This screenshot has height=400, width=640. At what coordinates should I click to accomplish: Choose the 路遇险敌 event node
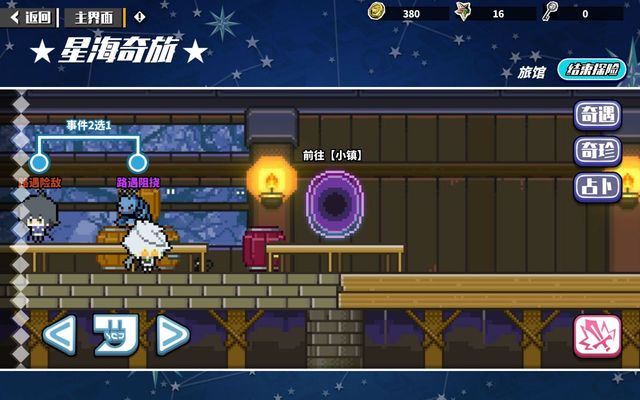pos(40,163)
